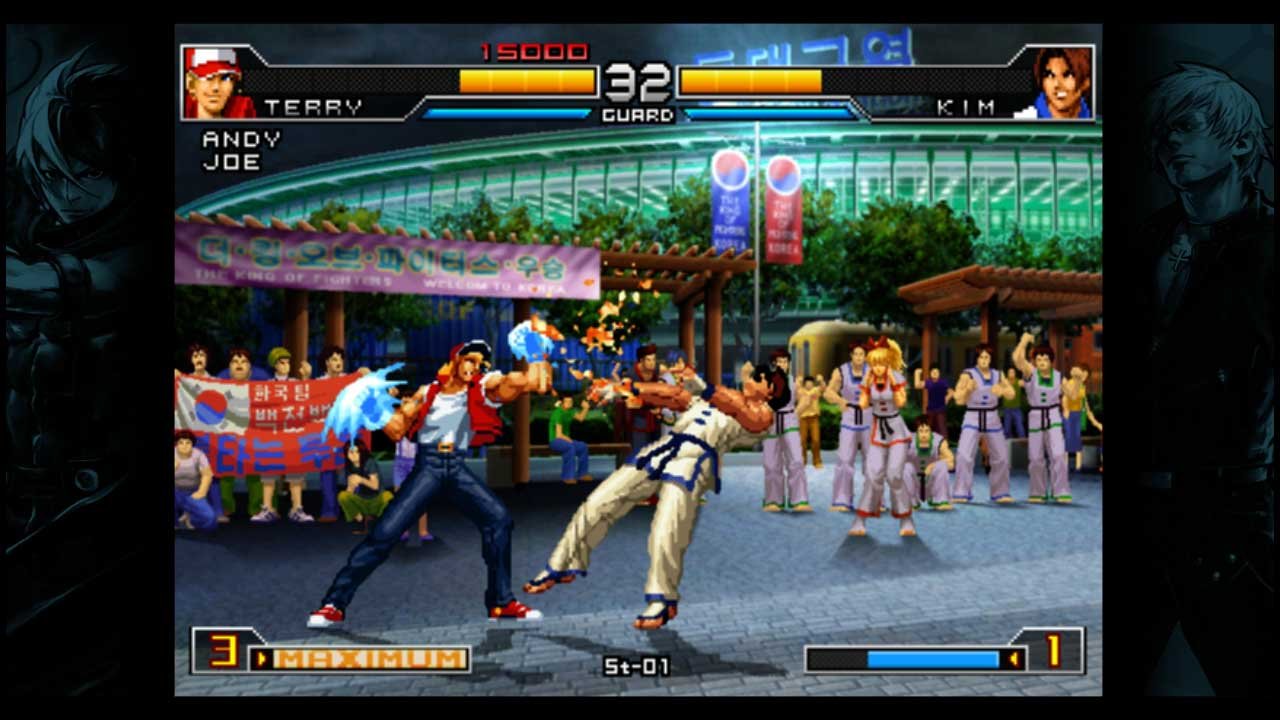Click Kim's character portrait
Image resolution: width=1280 pixels, height=720 pixels.
point(1062,82)
